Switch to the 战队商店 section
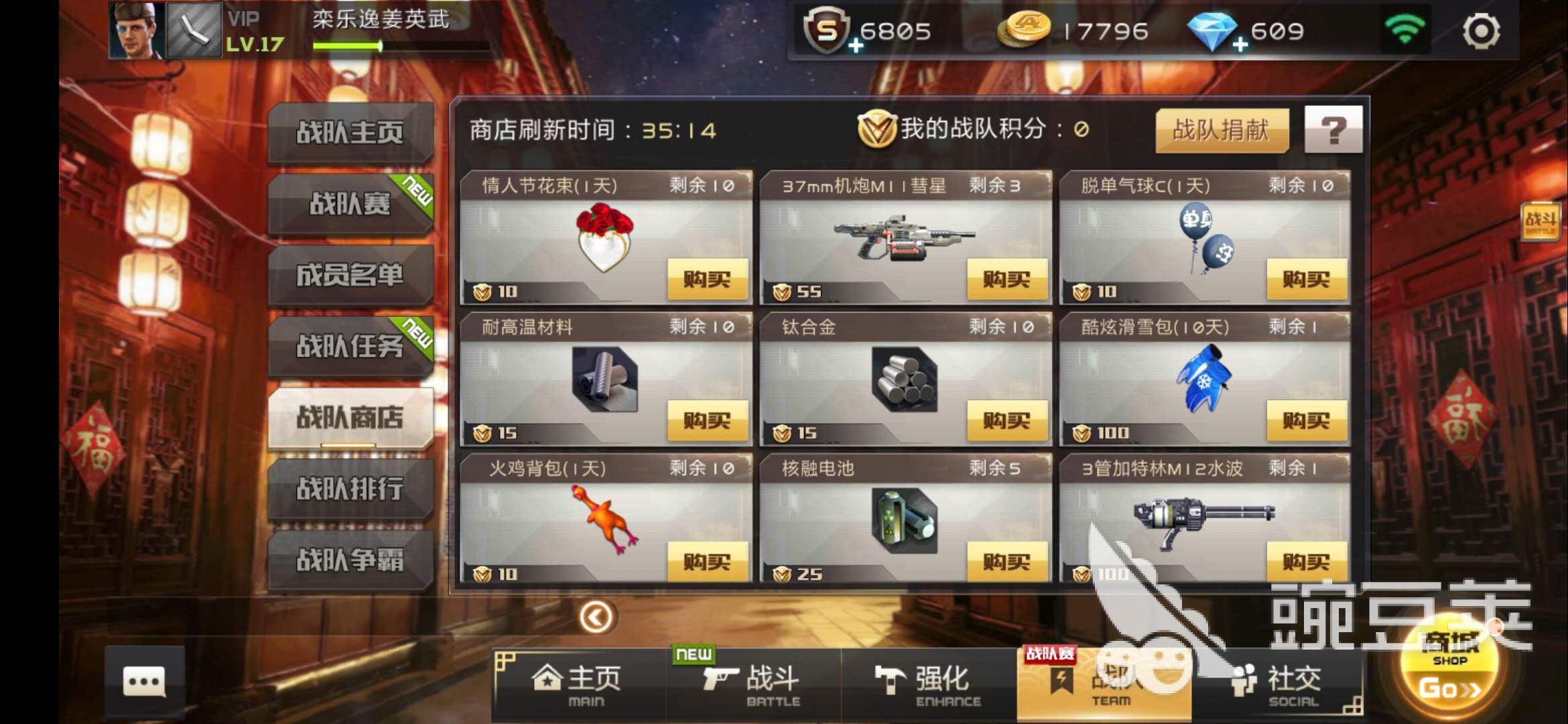Viewport: 1568px width, 724px height. click(350, 417)
